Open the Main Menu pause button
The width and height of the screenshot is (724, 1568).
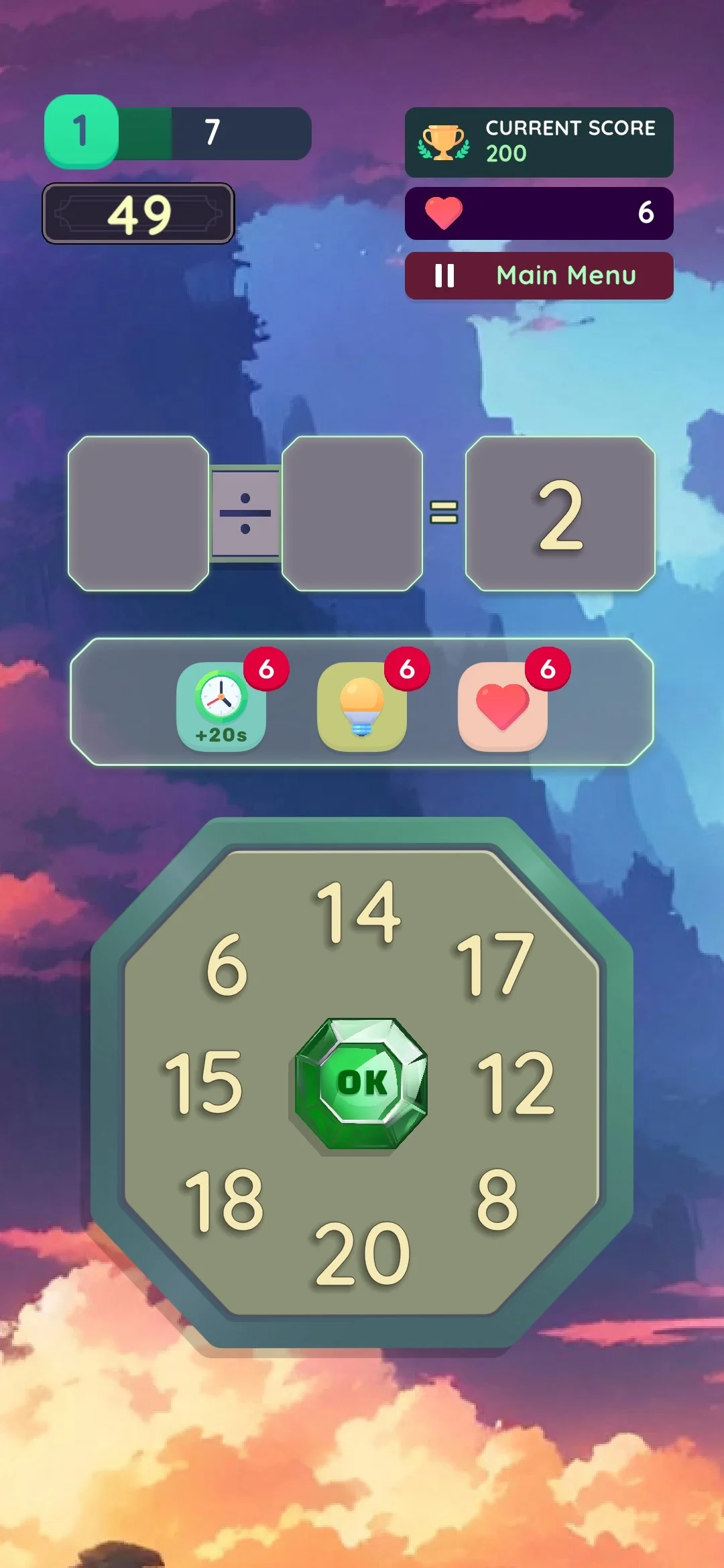539,275
